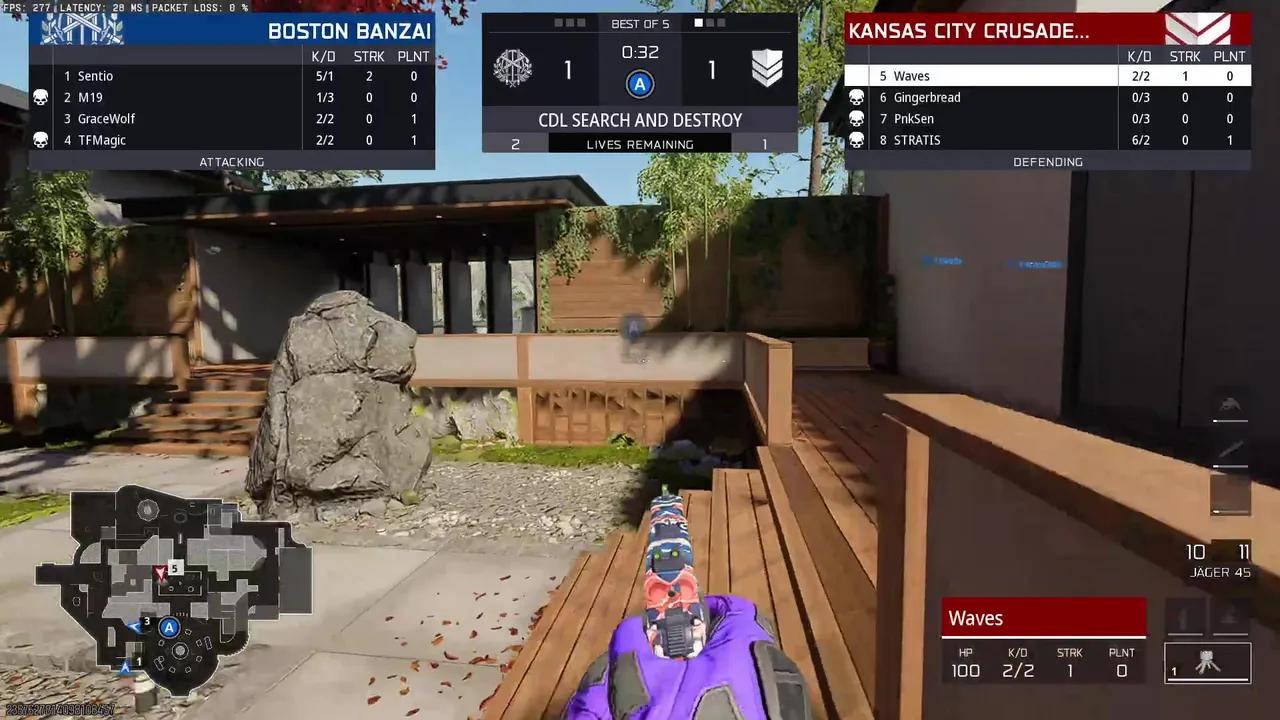Click the Waves player nameplate
Screen dimensions: 1280x720
tap(1043, 618)
